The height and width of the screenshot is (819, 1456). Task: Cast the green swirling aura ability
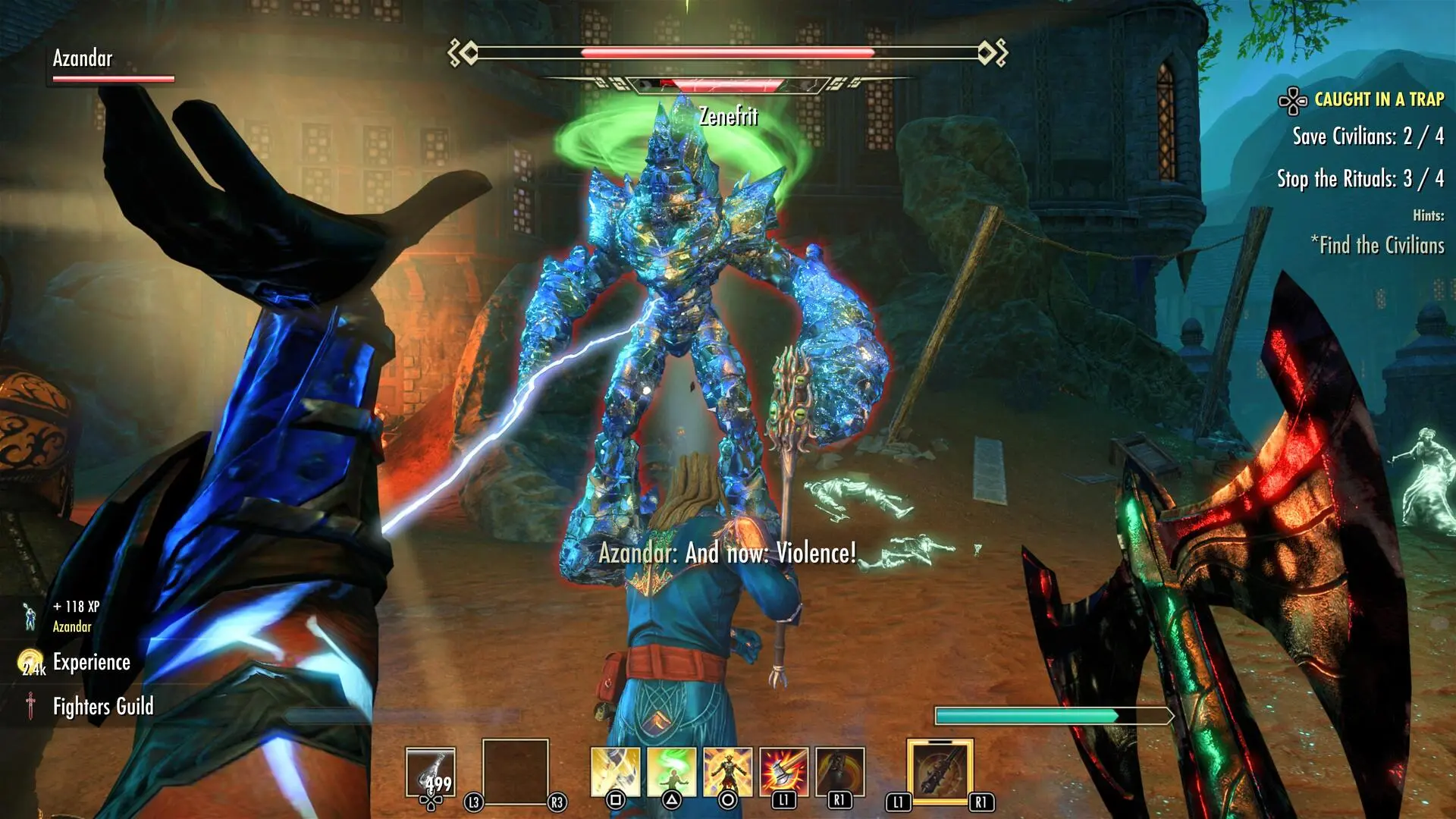671,772
